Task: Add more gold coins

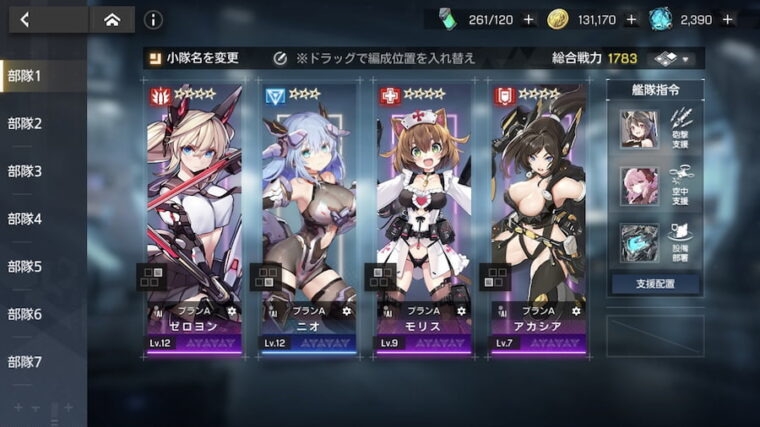Action: tap(631, 19)
